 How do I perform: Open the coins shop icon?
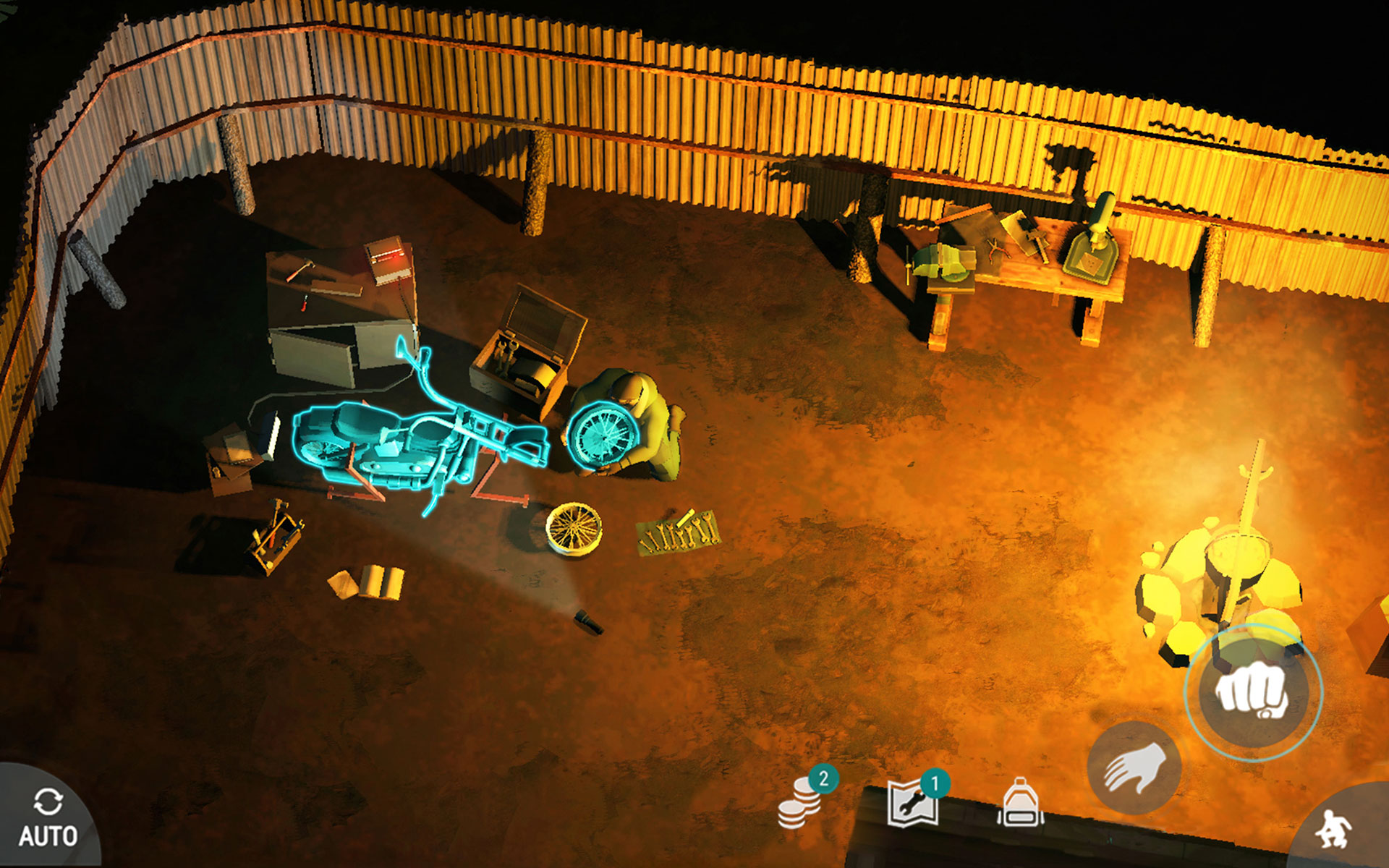pos(802,803)
